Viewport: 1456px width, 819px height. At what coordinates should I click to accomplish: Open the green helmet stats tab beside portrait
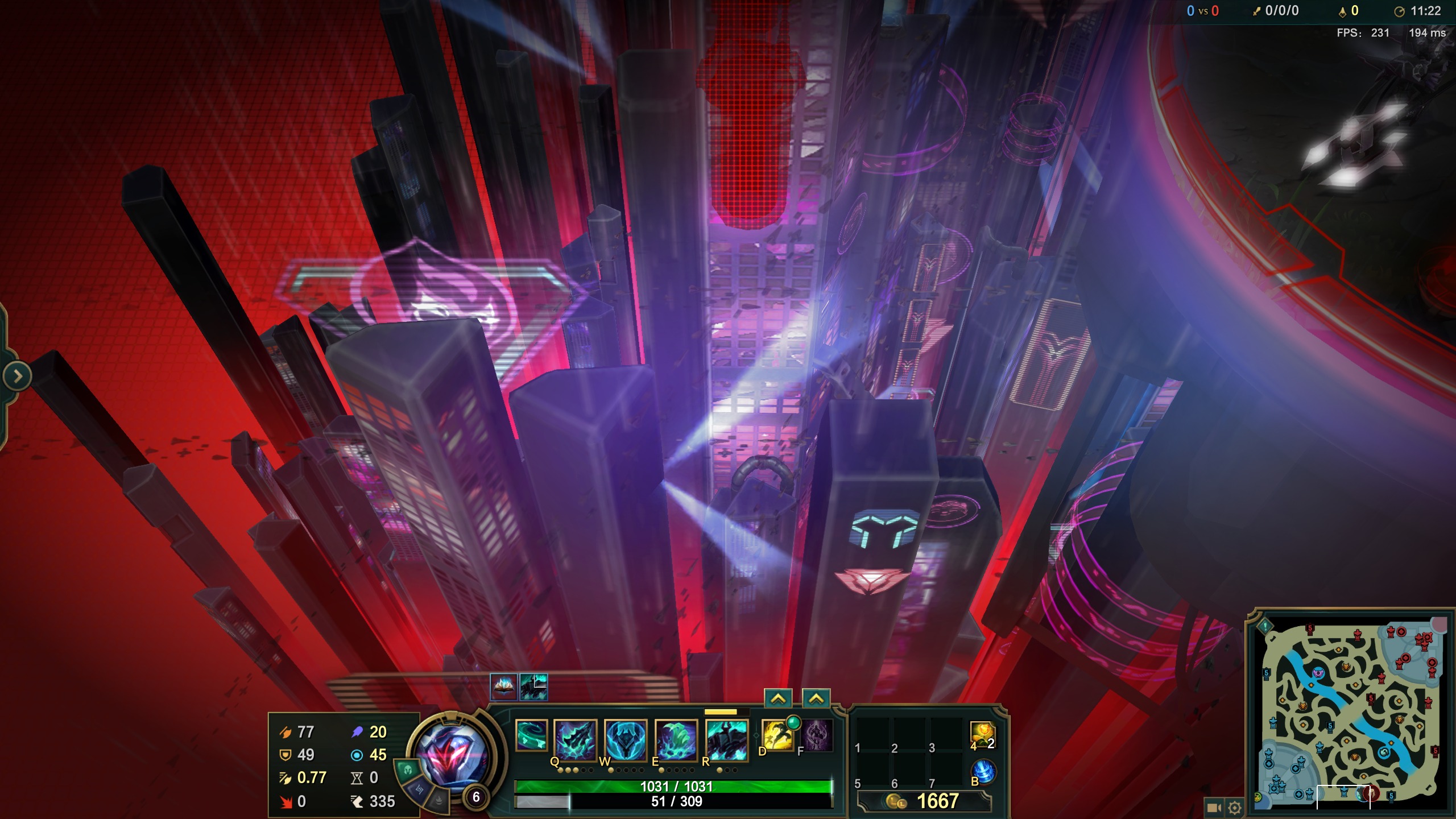pyautogui.click(x=407, y=771)
